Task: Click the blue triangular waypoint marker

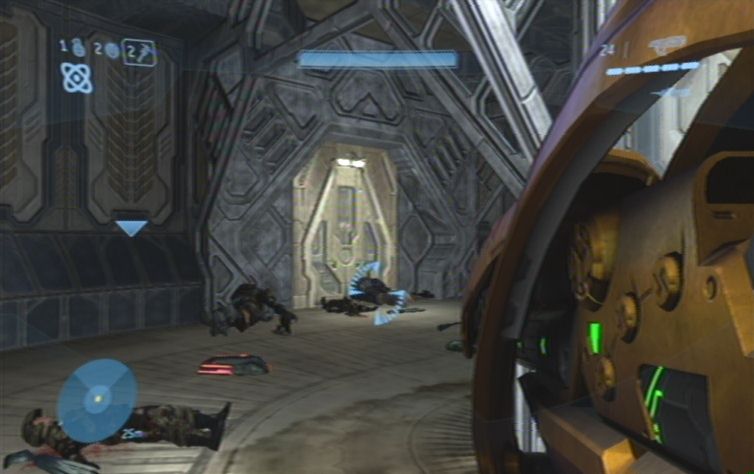Action: [x=131, y=229]
